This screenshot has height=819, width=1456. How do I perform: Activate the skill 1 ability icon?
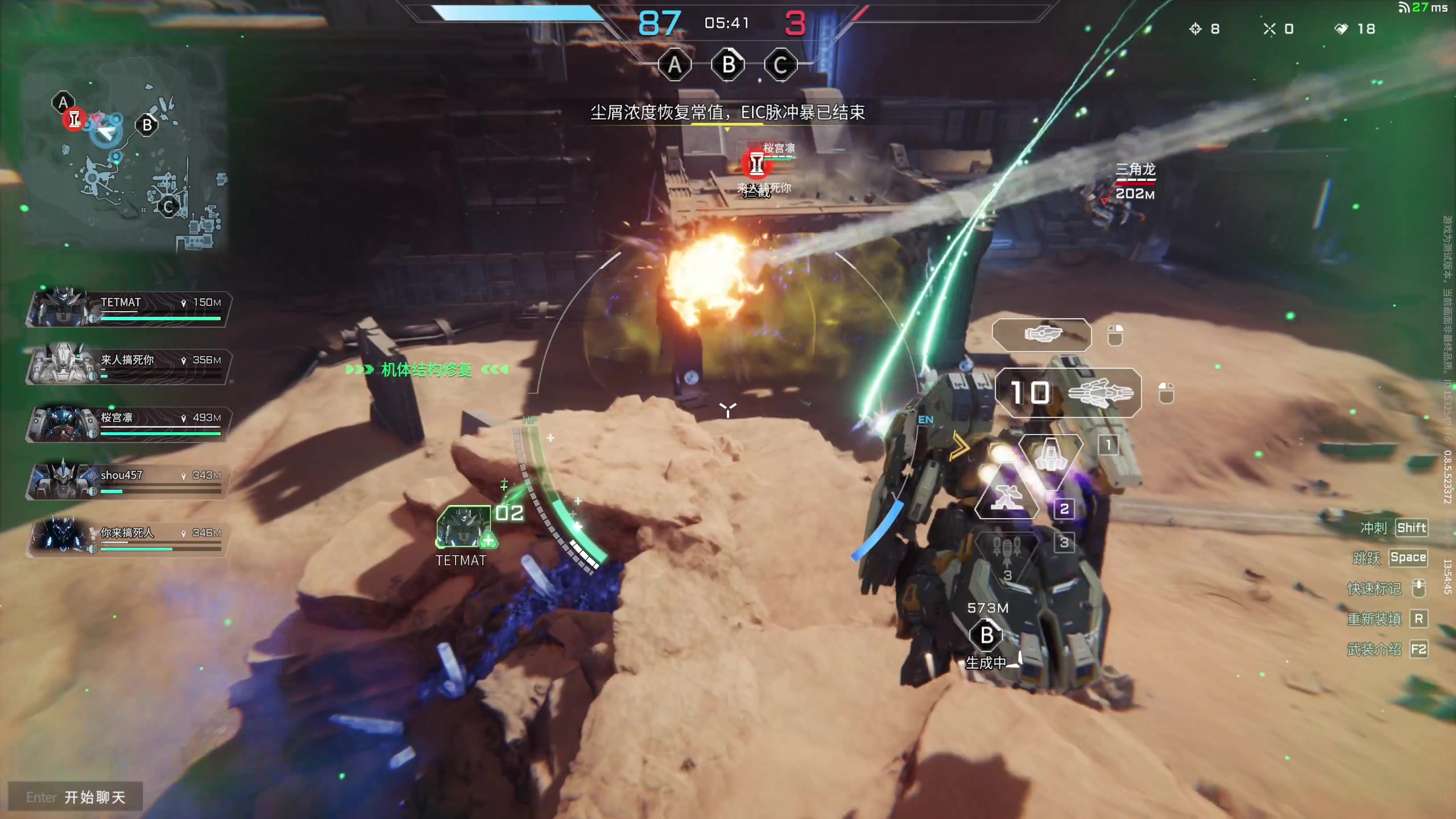tap(1050, 456)
